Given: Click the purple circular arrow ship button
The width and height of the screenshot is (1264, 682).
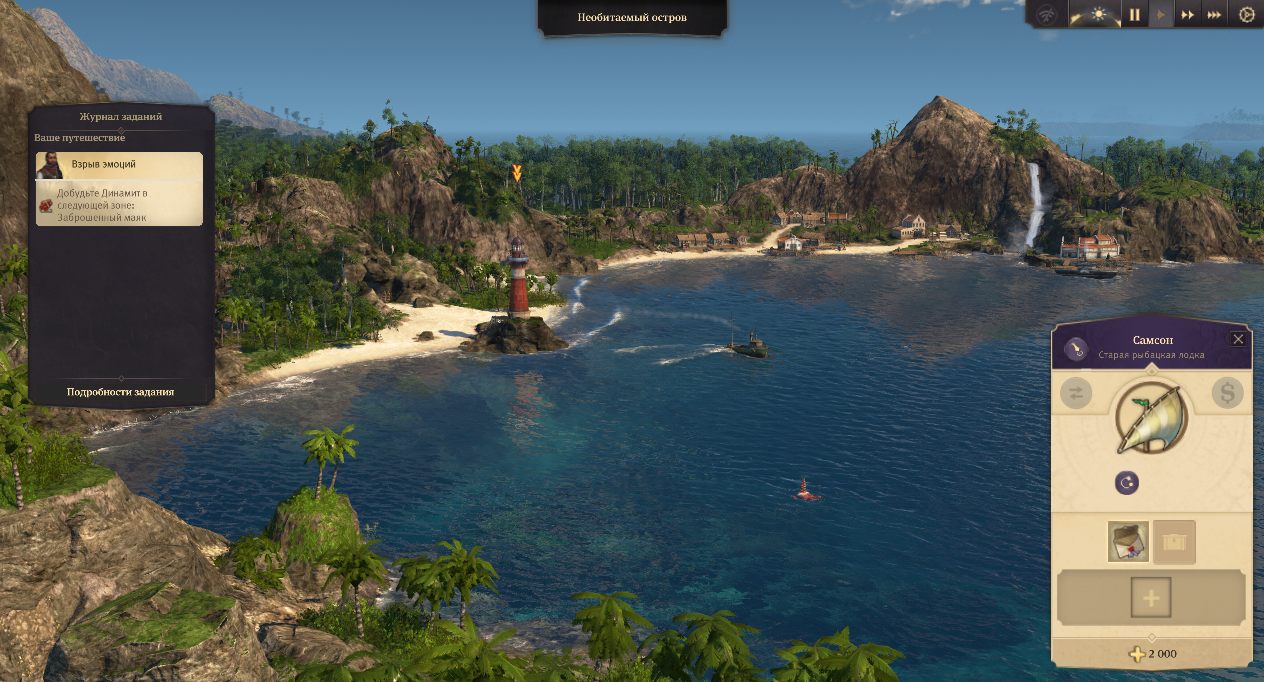Looking at the screenshot, I should pyautogui.click(x=1127, y=483).
